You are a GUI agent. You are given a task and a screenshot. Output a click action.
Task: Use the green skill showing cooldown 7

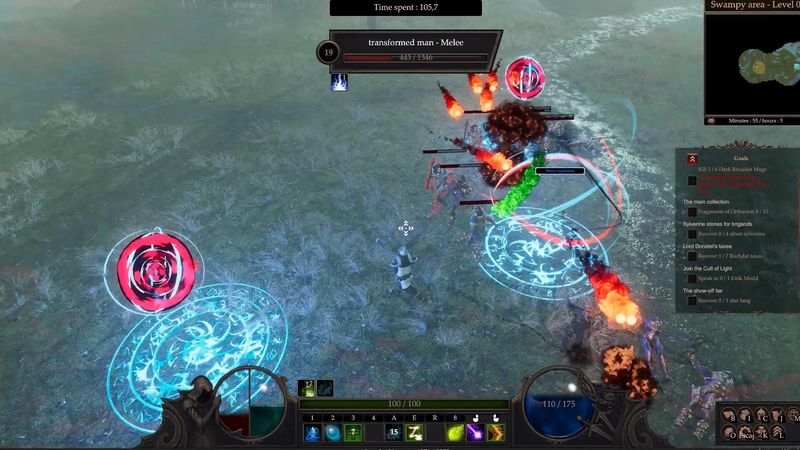[x=353, y=433]
